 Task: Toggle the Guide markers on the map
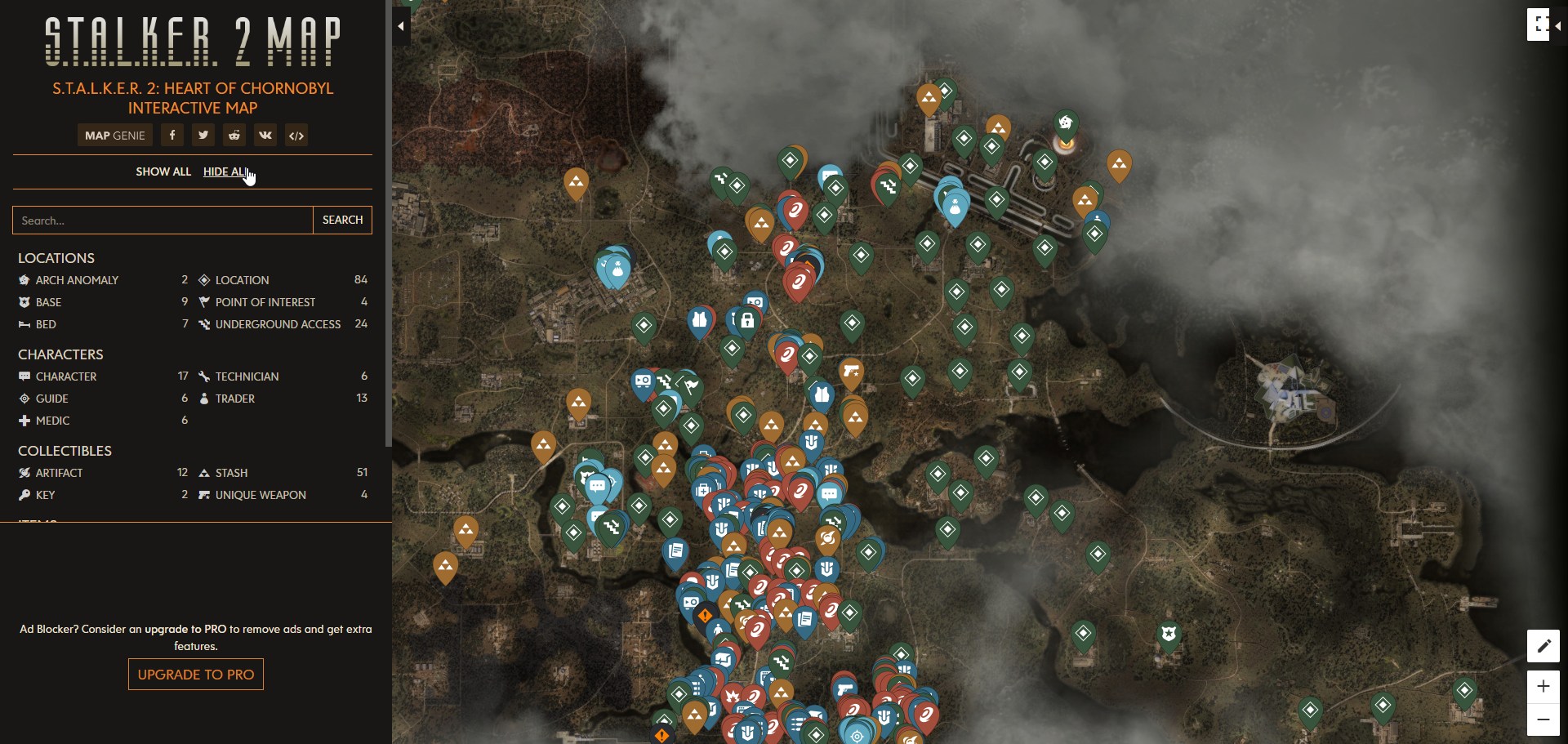click(x=23, y=399)
